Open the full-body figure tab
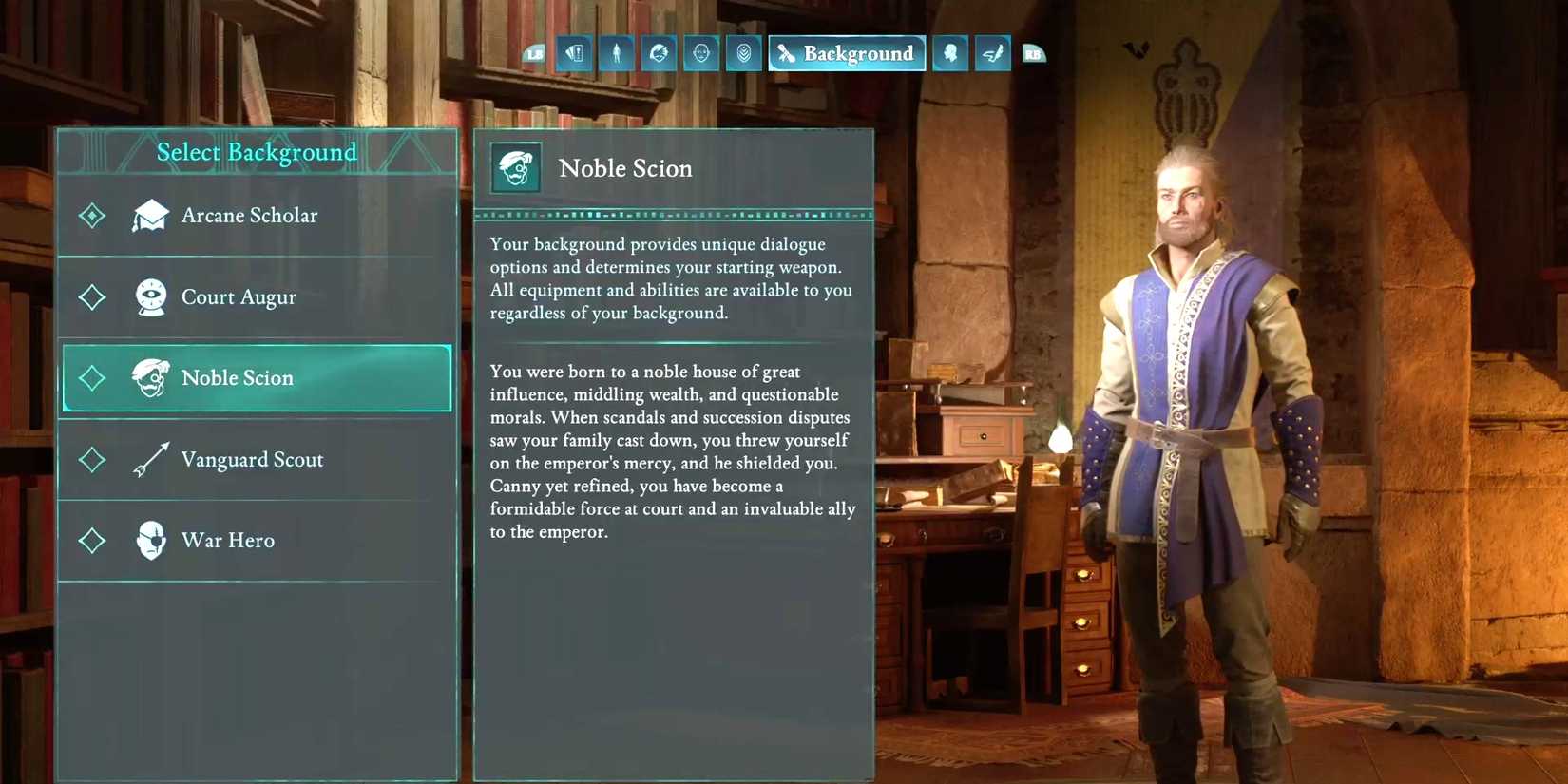 point(617,54)
